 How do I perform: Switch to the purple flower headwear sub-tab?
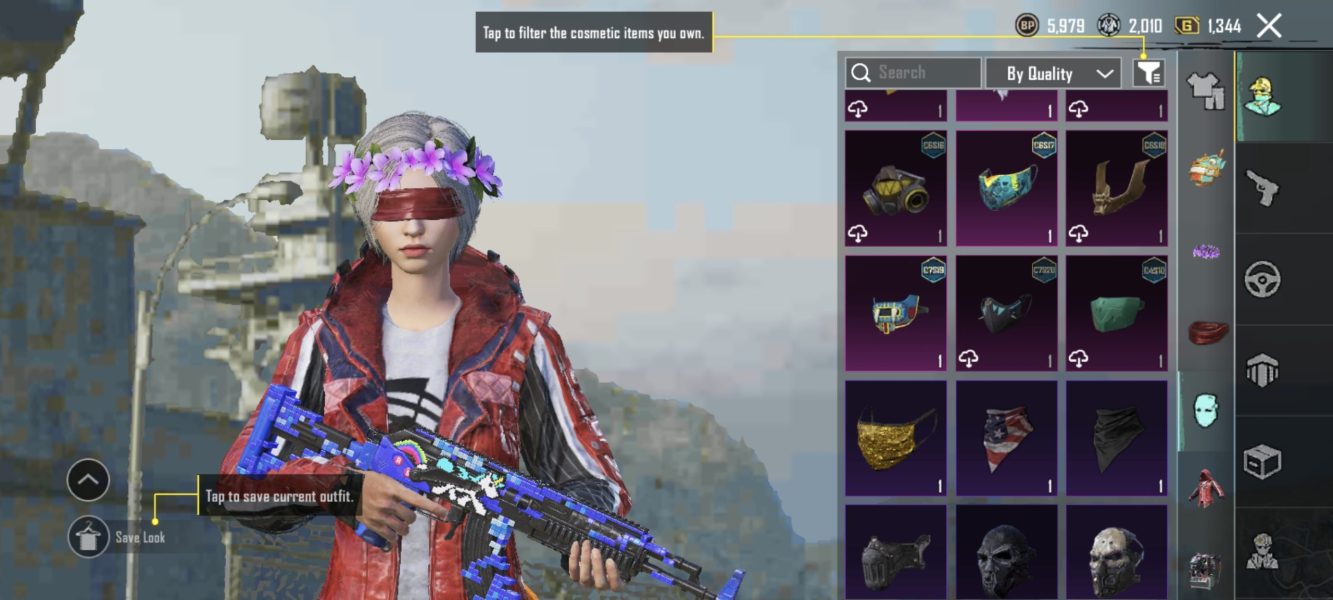[1206, 250]
